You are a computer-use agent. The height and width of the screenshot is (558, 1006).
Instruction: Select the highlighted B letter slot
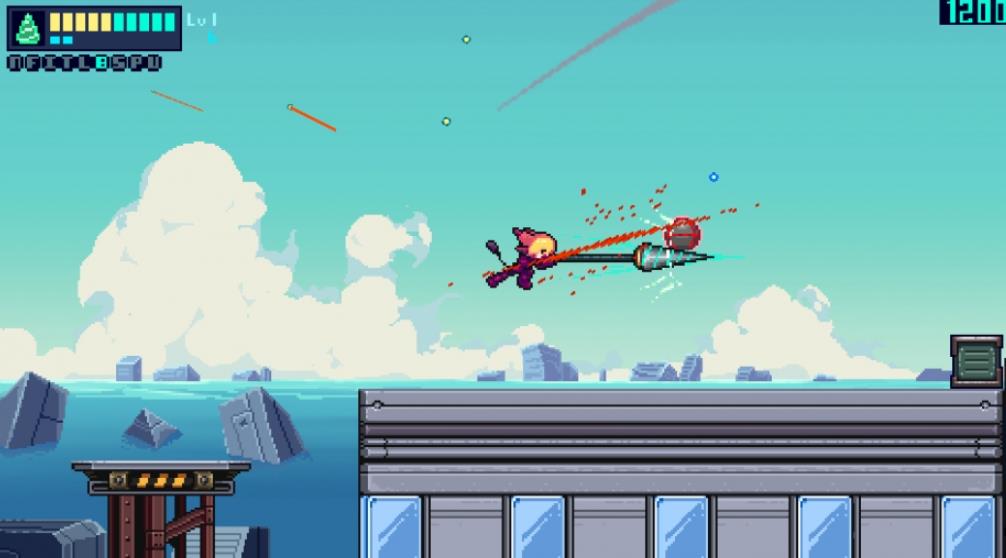click(100, 63)
